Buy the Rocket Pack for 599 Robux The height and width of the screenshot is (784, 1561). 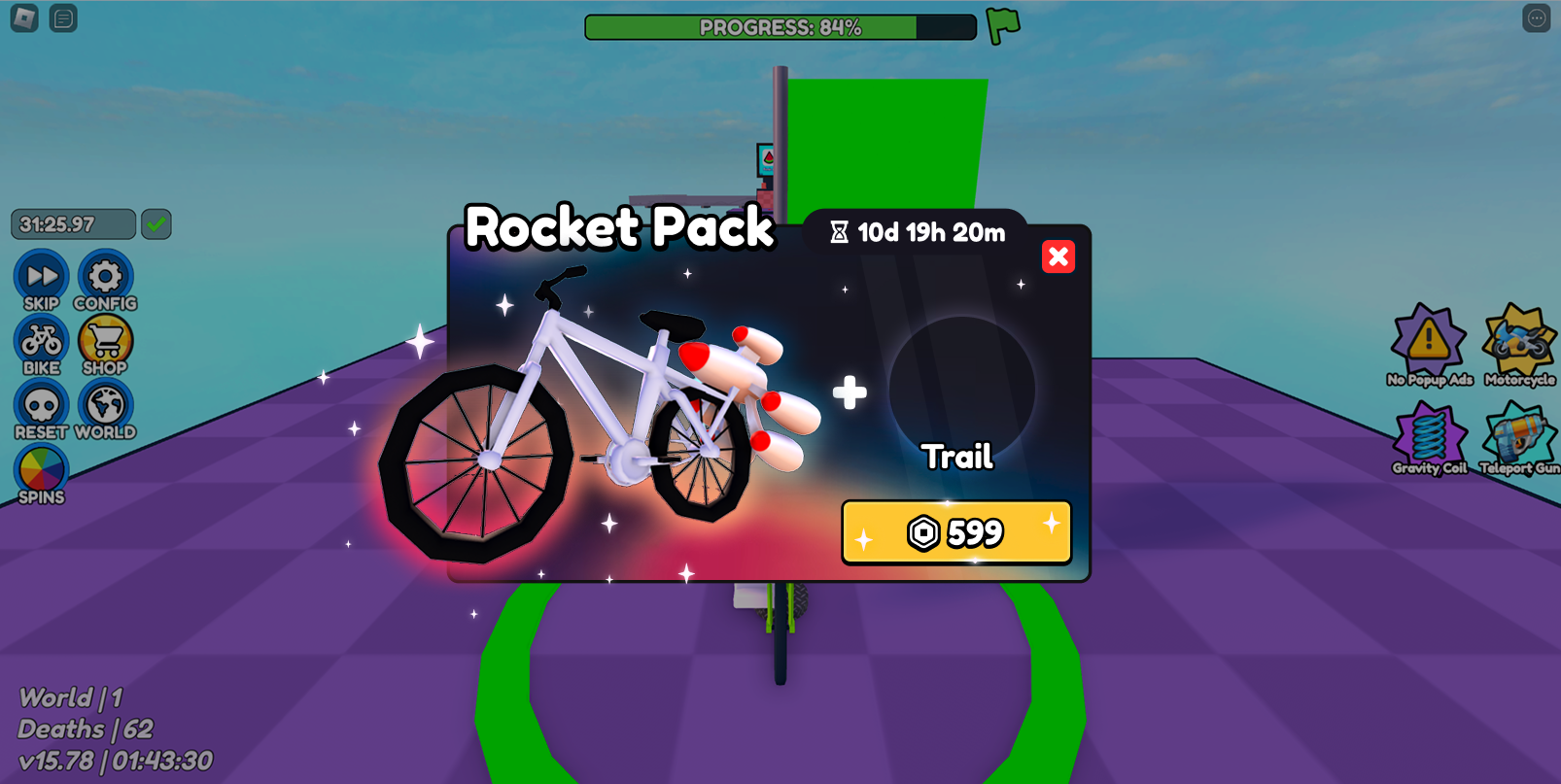[x=956, y=532]
